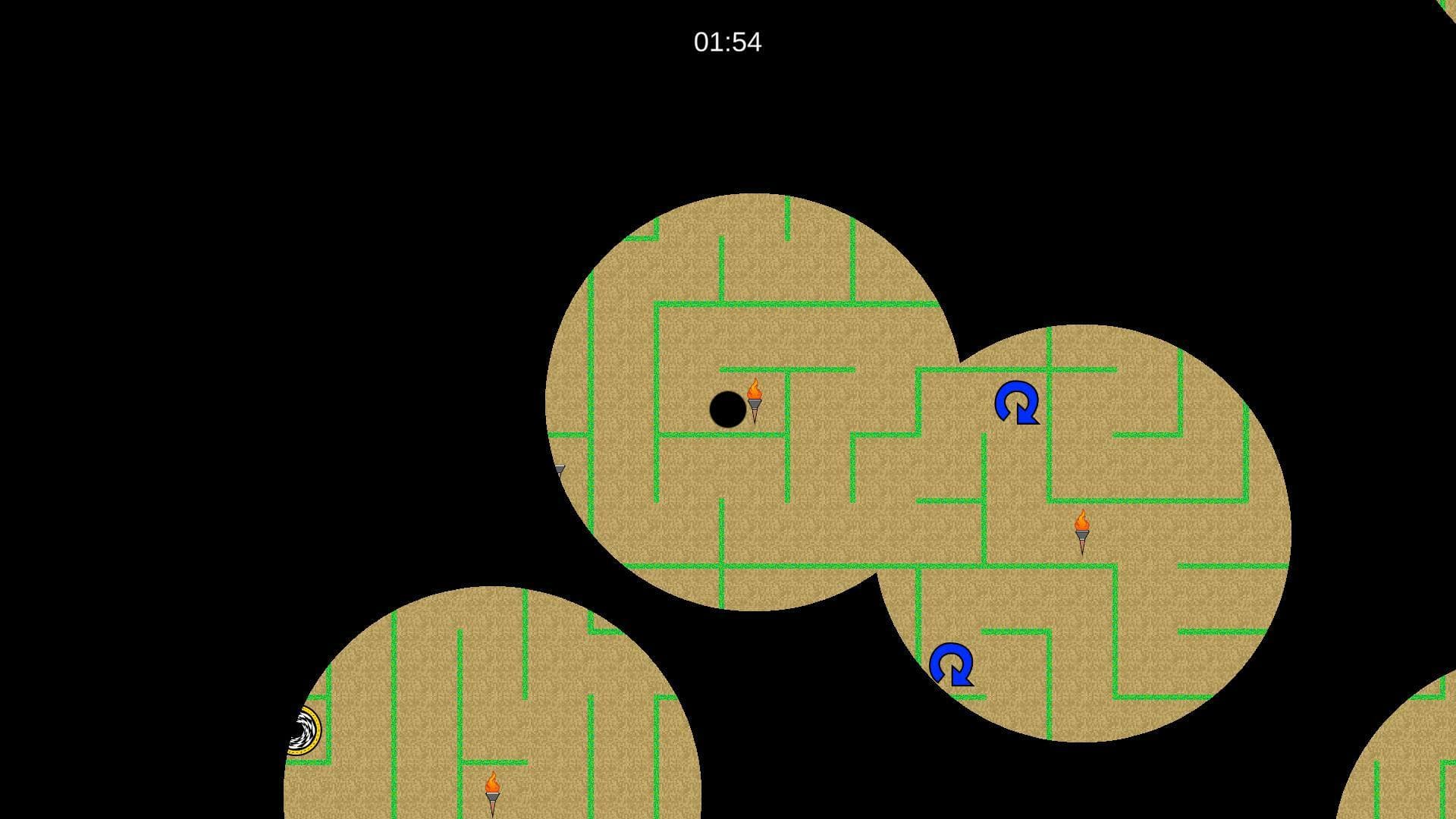Click the torch in the bottom-center maze
Image resolution: width=1456 pixels, height=819 pixels.
pos(494,789)
